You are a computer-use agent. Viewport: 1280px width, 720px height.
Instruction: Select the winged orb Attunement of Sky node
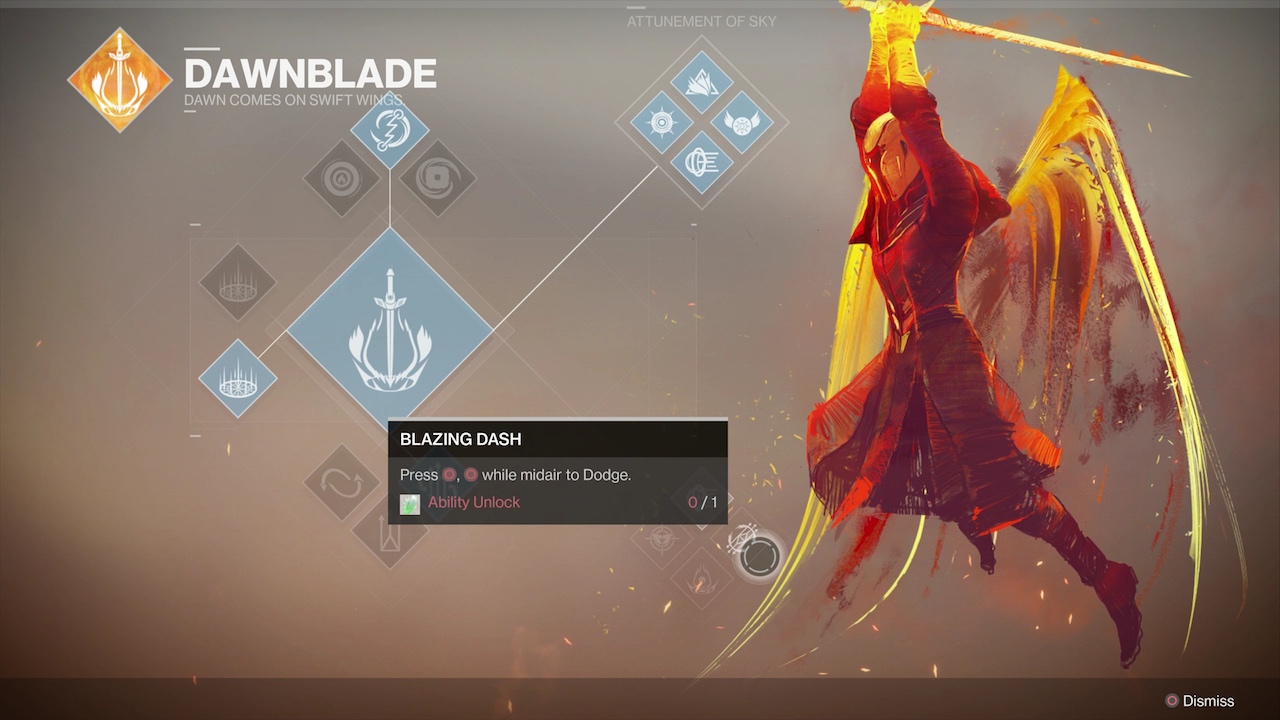[741, 123]
